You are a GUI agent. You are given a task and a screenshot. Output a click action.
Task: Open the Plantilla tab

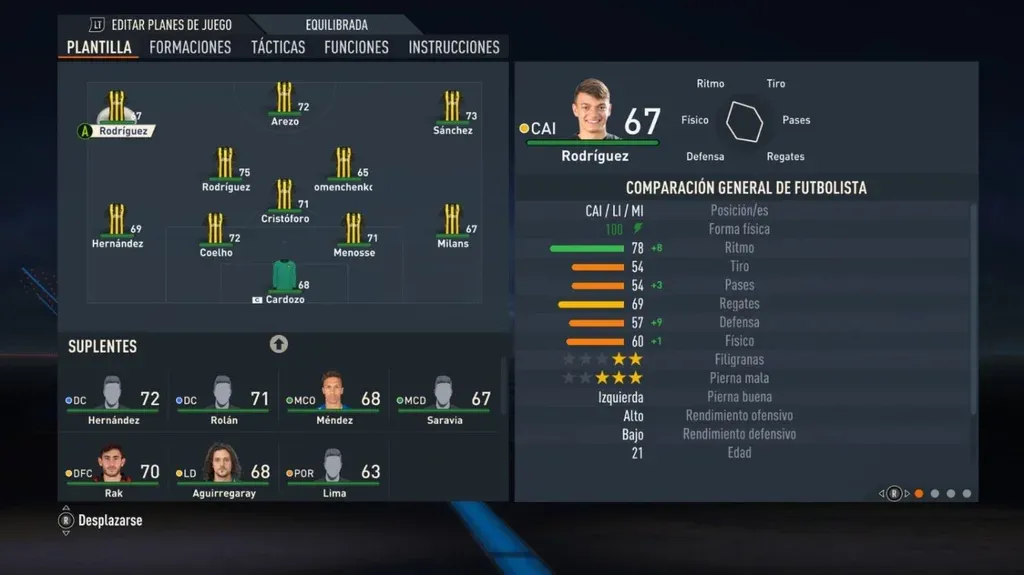99,47
